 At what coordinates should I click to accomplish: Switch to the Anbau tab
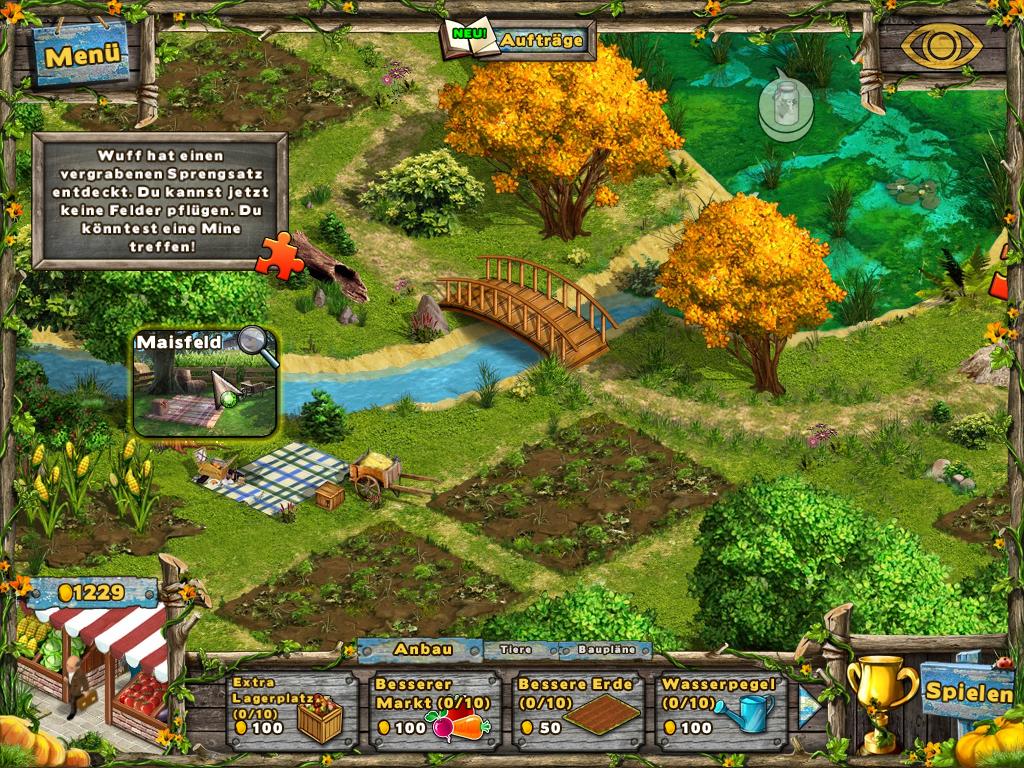click(423, 649)
